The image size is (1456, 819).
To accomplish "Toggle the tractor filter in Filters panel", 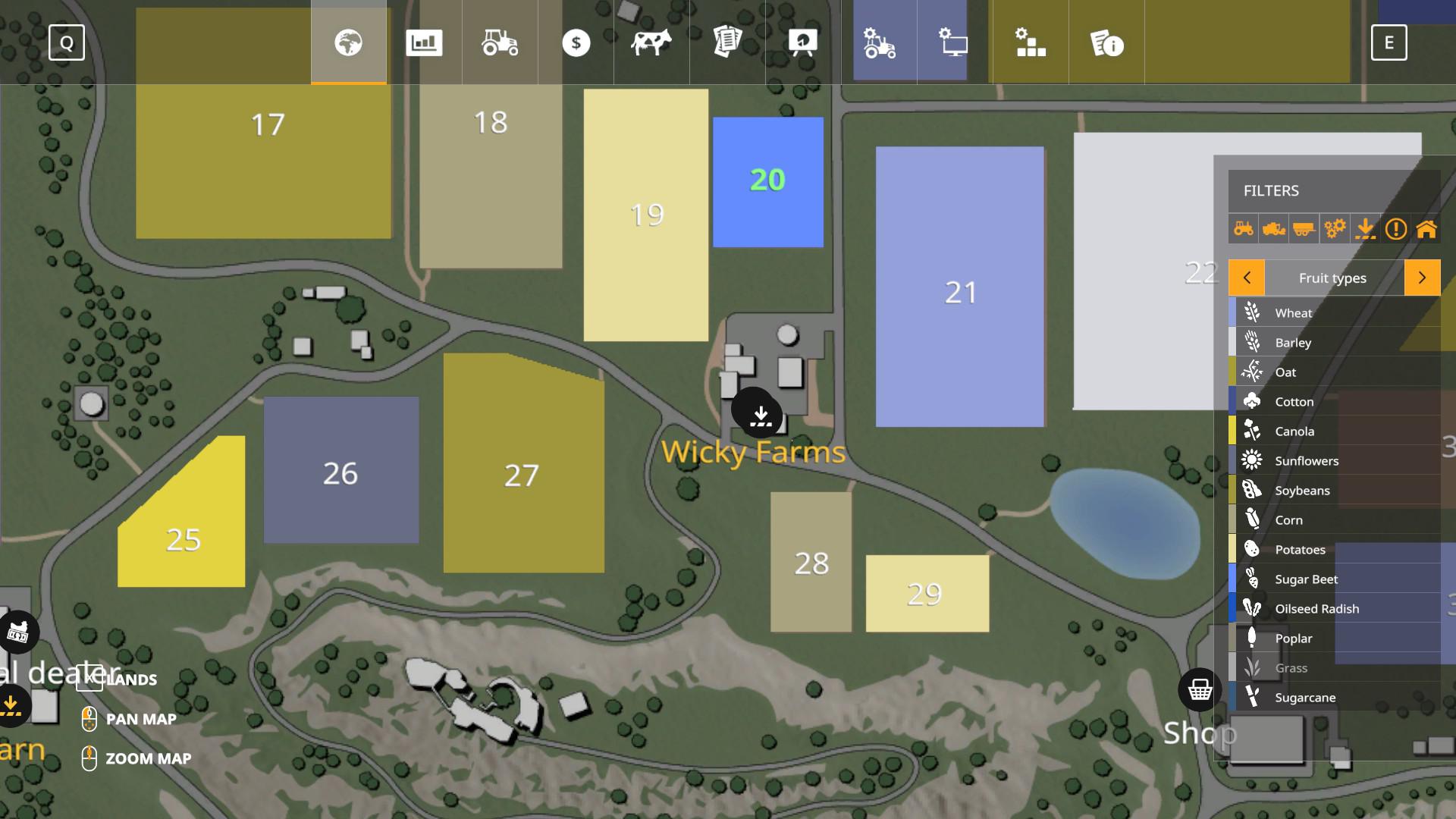I will pyautogui.click(x=1243, y=228).
